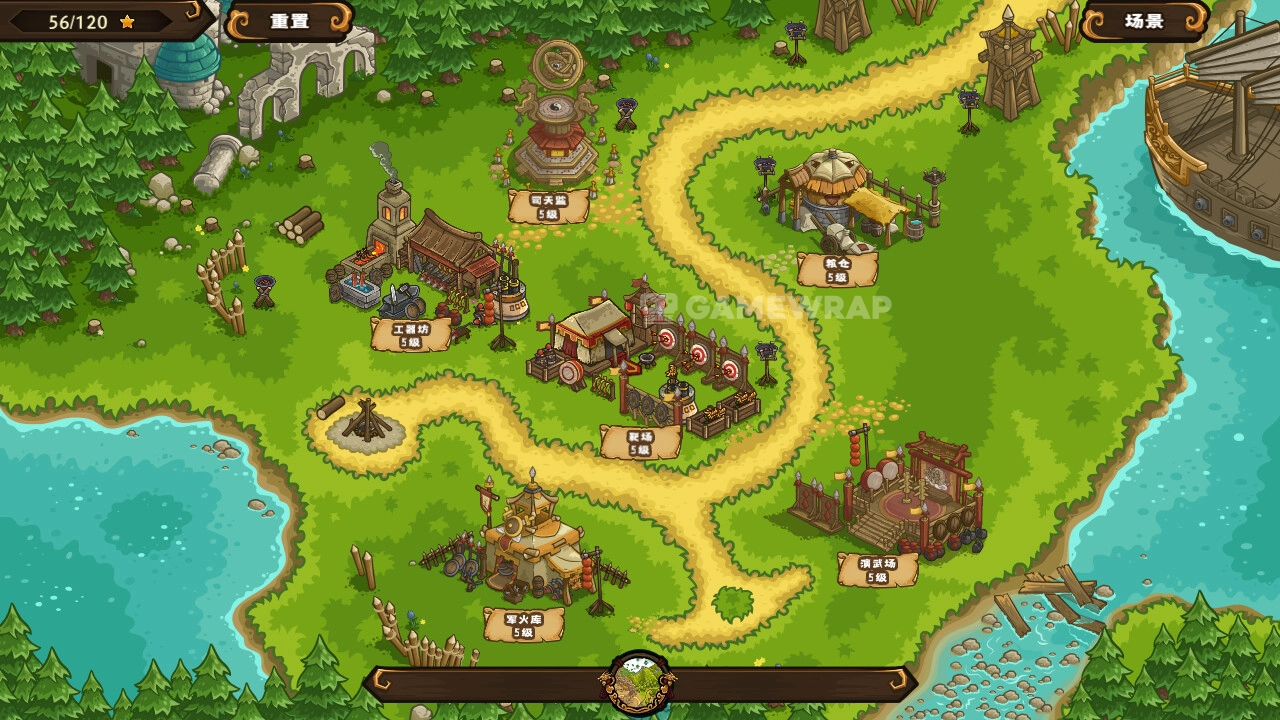The image size is (1280, 720).
Task: Choose the 演武场 training ground label
Action: click(x=877, y=570)
